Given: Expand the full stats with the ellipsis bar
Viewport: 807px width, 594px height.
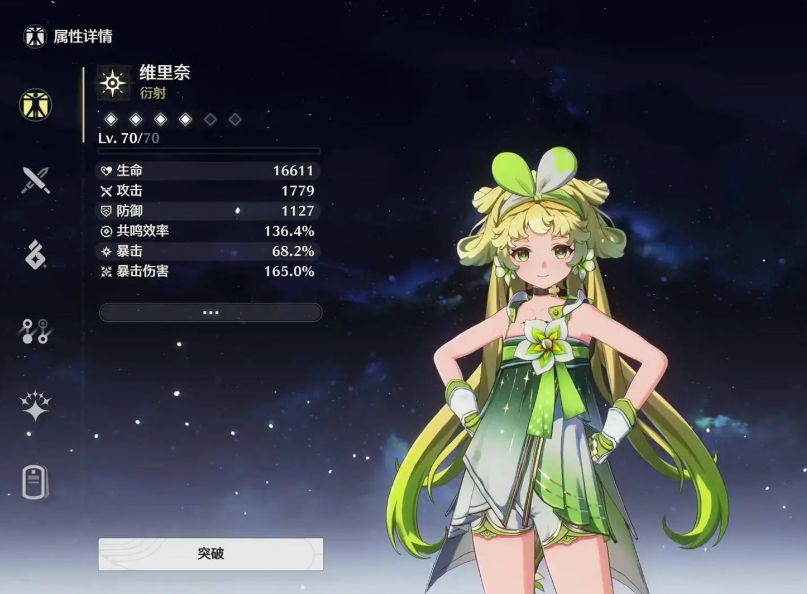Looking at the screenshot, I should tap(210, 312).
